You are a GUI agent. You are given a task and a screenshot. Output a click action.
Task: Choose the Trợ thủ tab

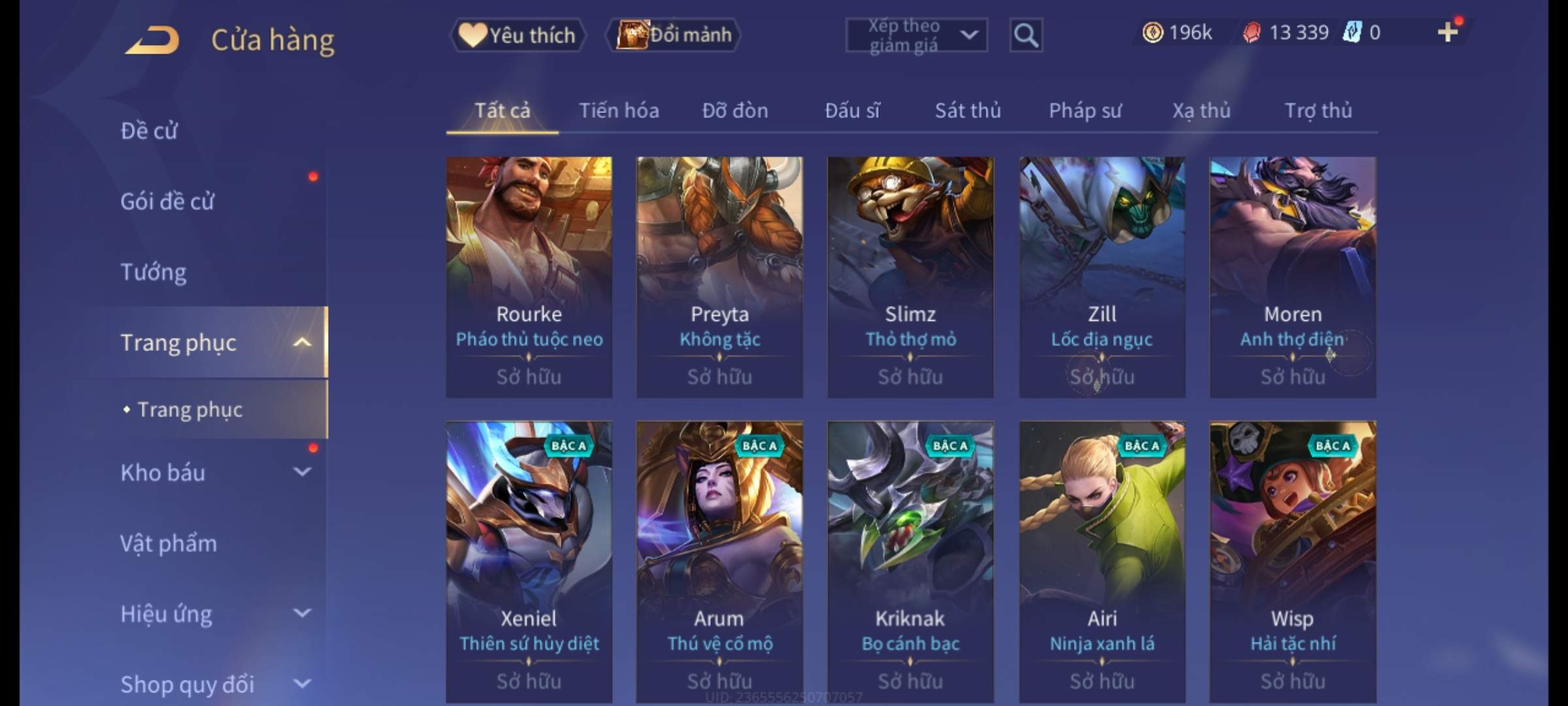pyautogui.click(x=1318, y=110)
